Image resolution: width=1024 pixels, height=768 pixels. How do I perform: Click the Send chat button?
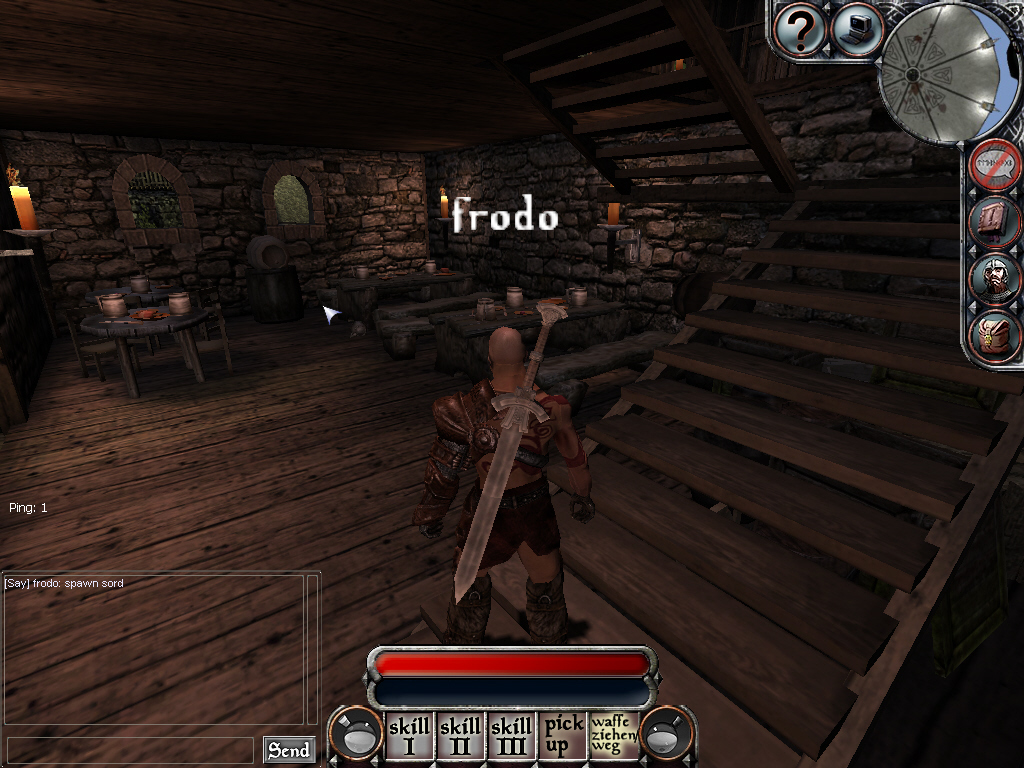[x=288, y=750]
